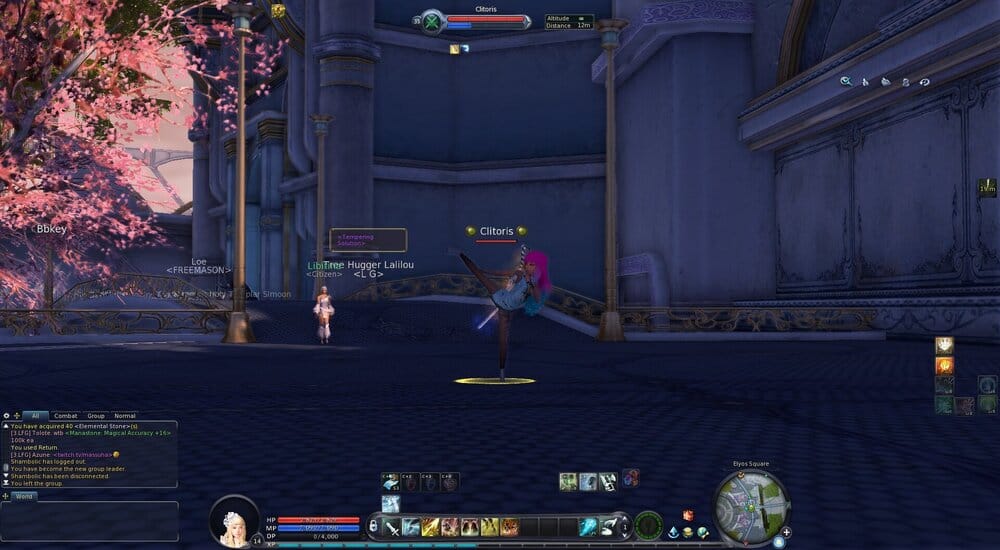This screenshot has width=1000, height=550.
Task: Select the target portrait in target frame
Action: (432, 22)
